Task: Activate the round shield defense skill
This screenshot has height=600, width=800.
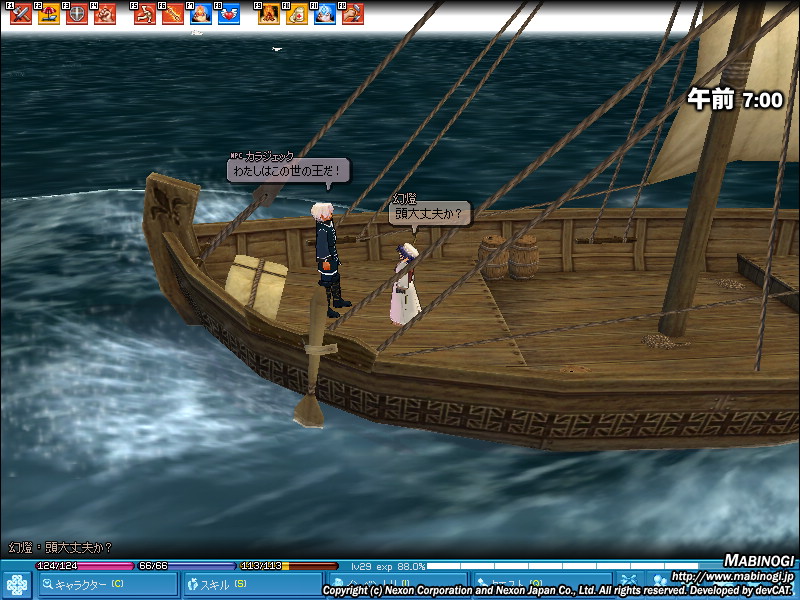Action: (76, 15)
